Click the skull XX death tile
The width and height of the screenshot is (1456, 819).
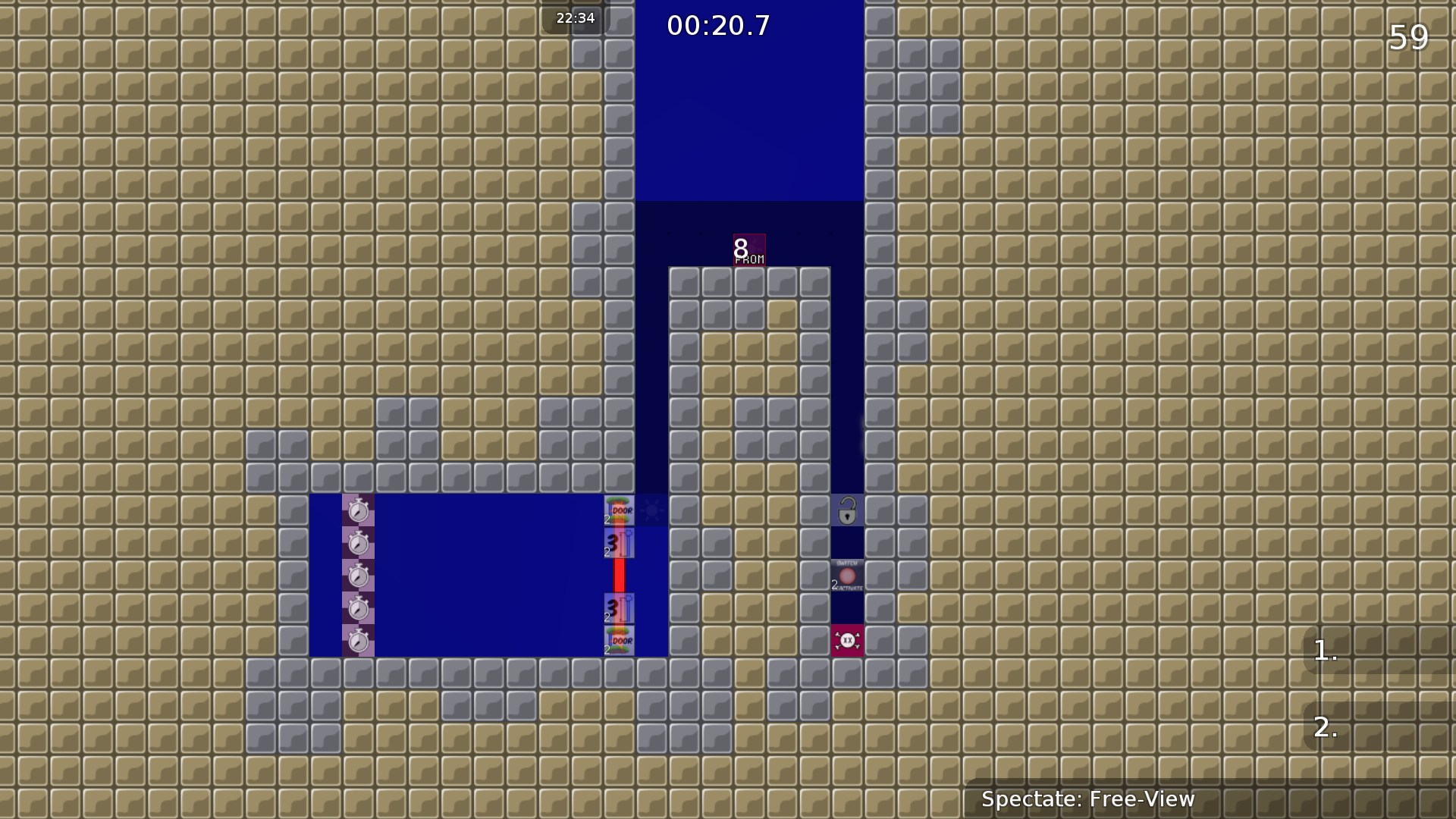pyautogui.click(x=847, y=641)
